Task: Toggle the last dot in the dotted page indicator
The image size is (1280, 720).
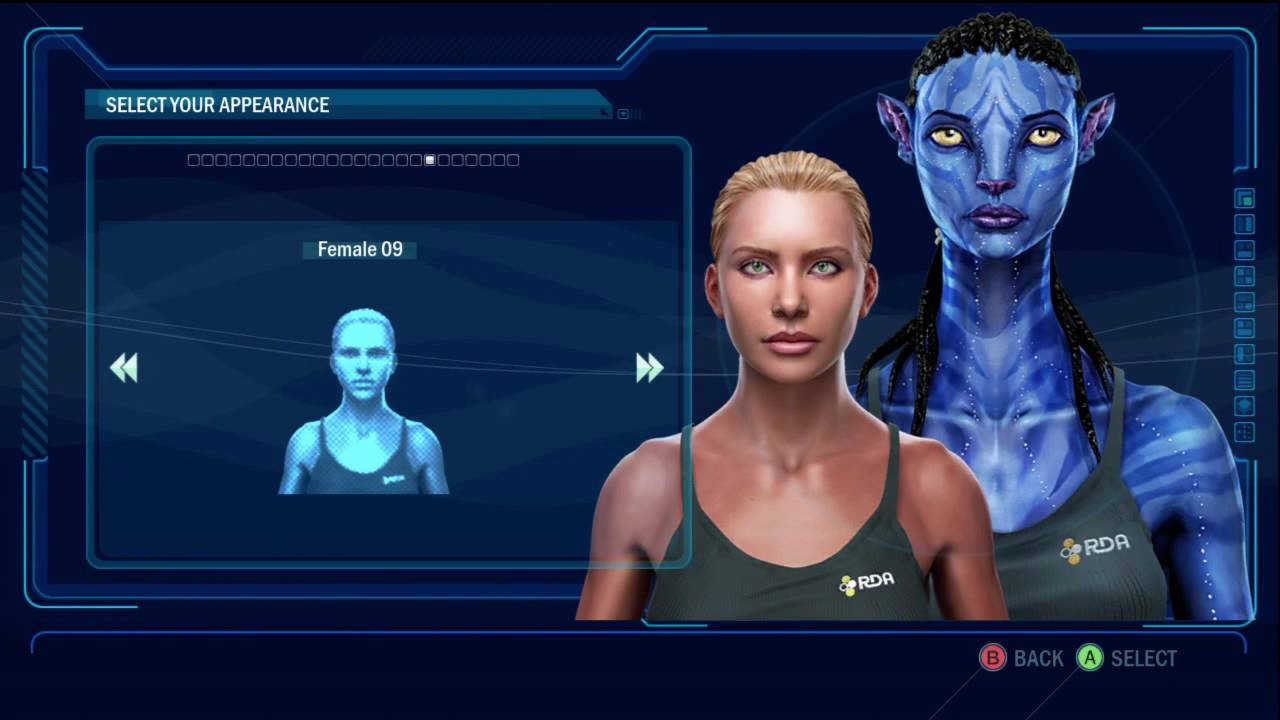Action: (513, 160)
